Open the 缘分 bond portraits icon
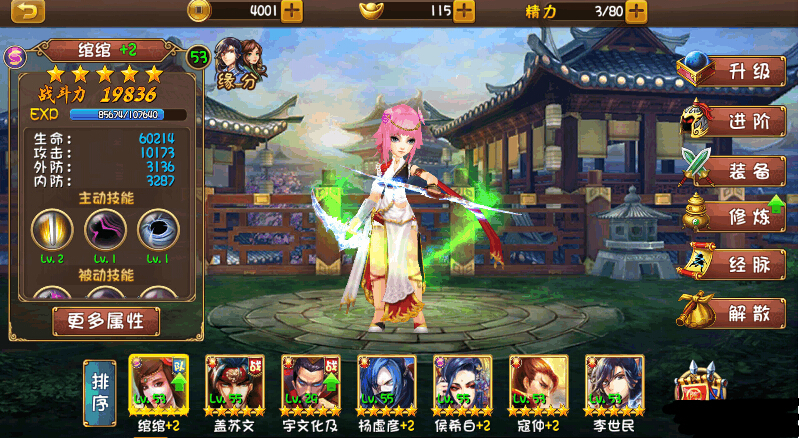 (237, 65)
